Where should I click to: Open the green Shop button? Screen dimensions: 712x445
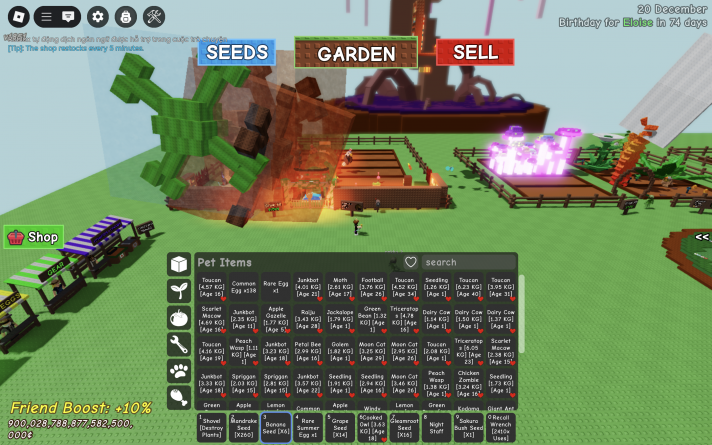click(34, 237)
